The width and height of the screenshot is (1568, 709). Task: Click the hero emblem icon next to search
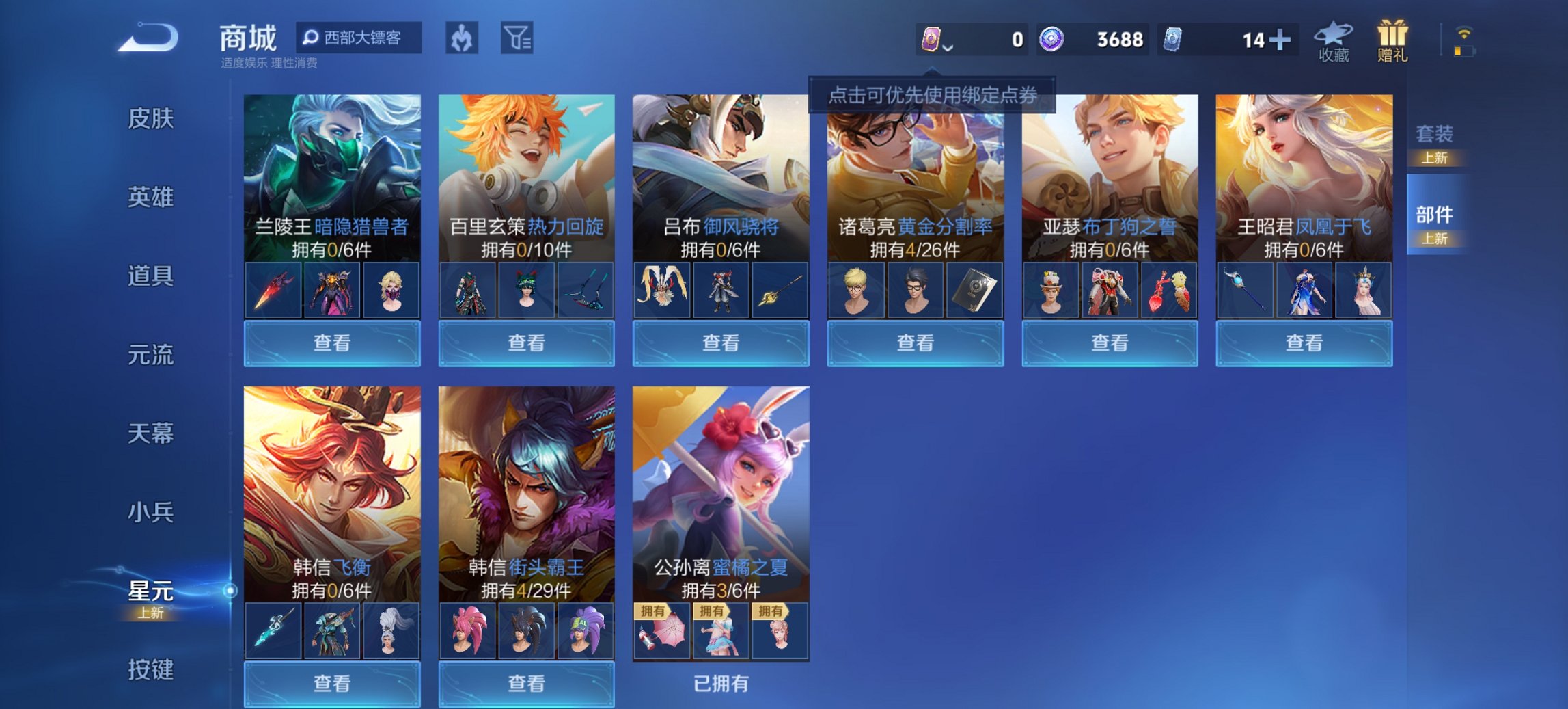[x=462, y=39]
